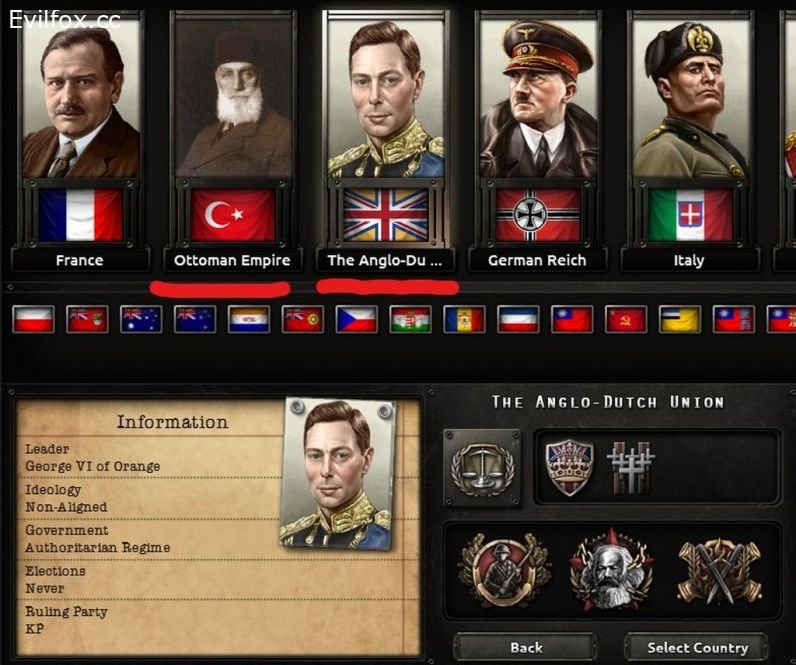Select the German Reich
Viewport: 796px width, 665px height.
tap(537, 140)
